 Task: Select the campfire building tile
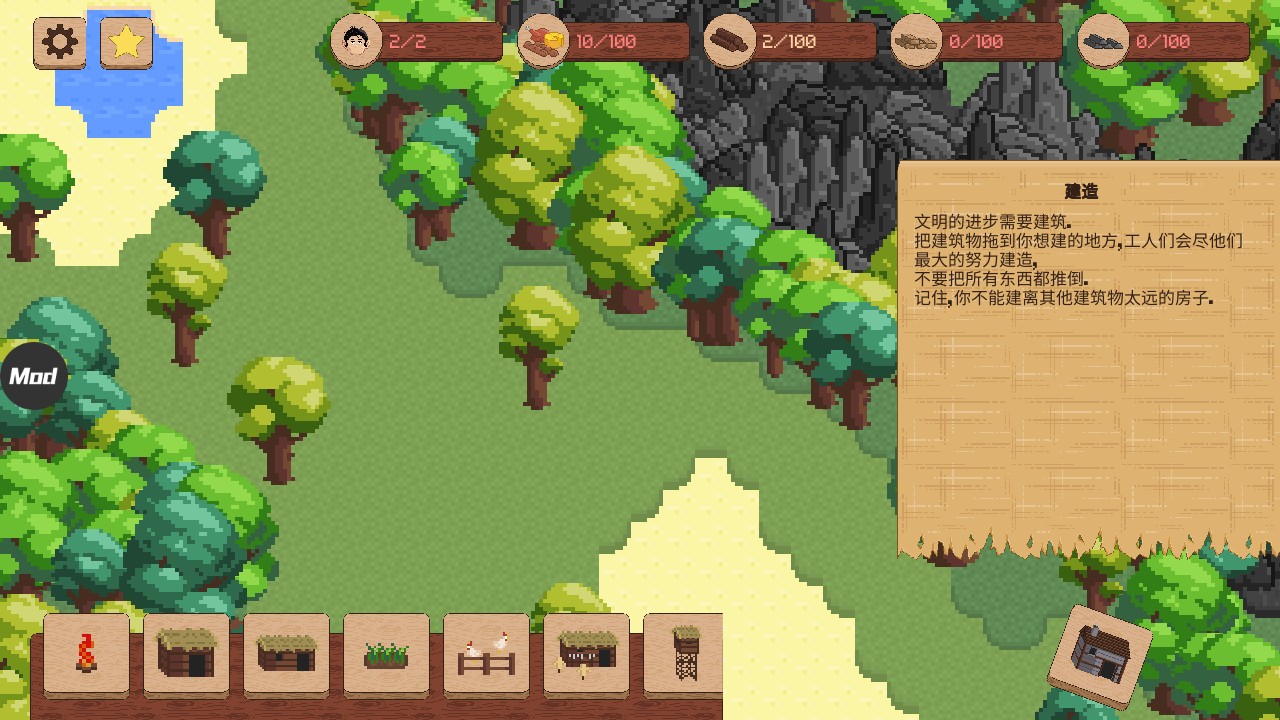pos(86,653)
